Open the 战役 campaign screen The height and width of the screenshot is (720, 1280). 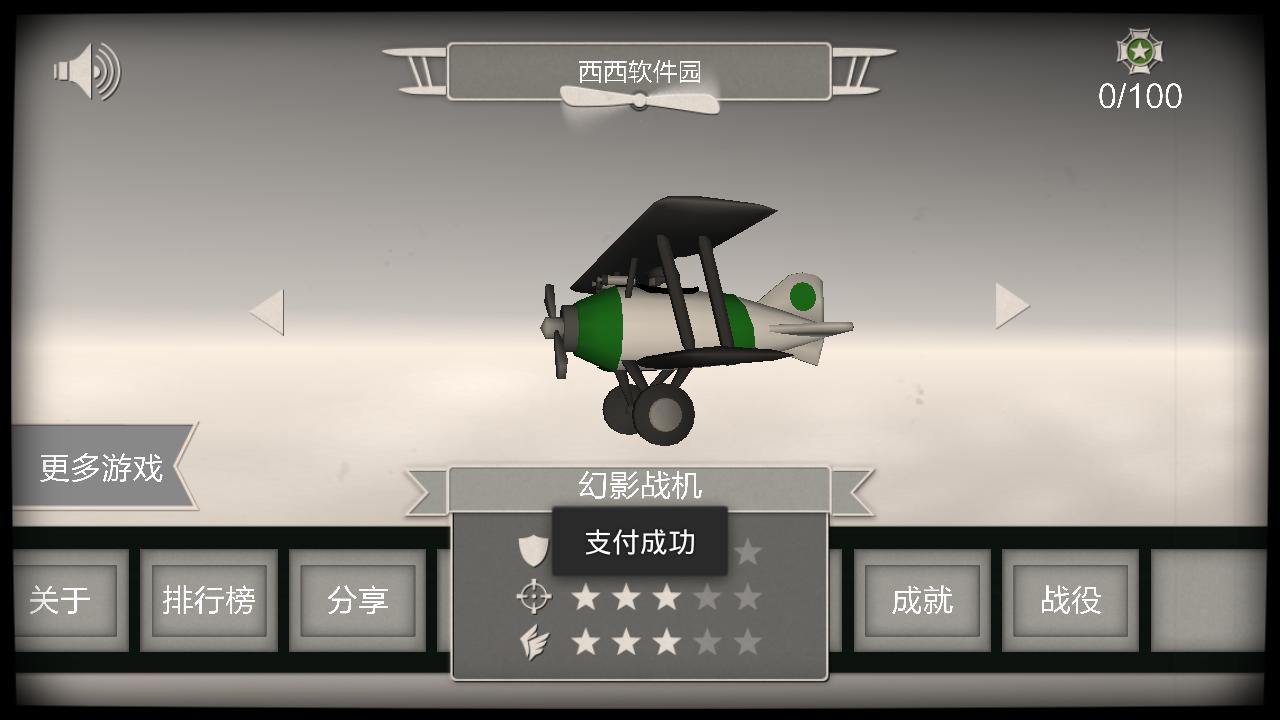[1070, 600]
